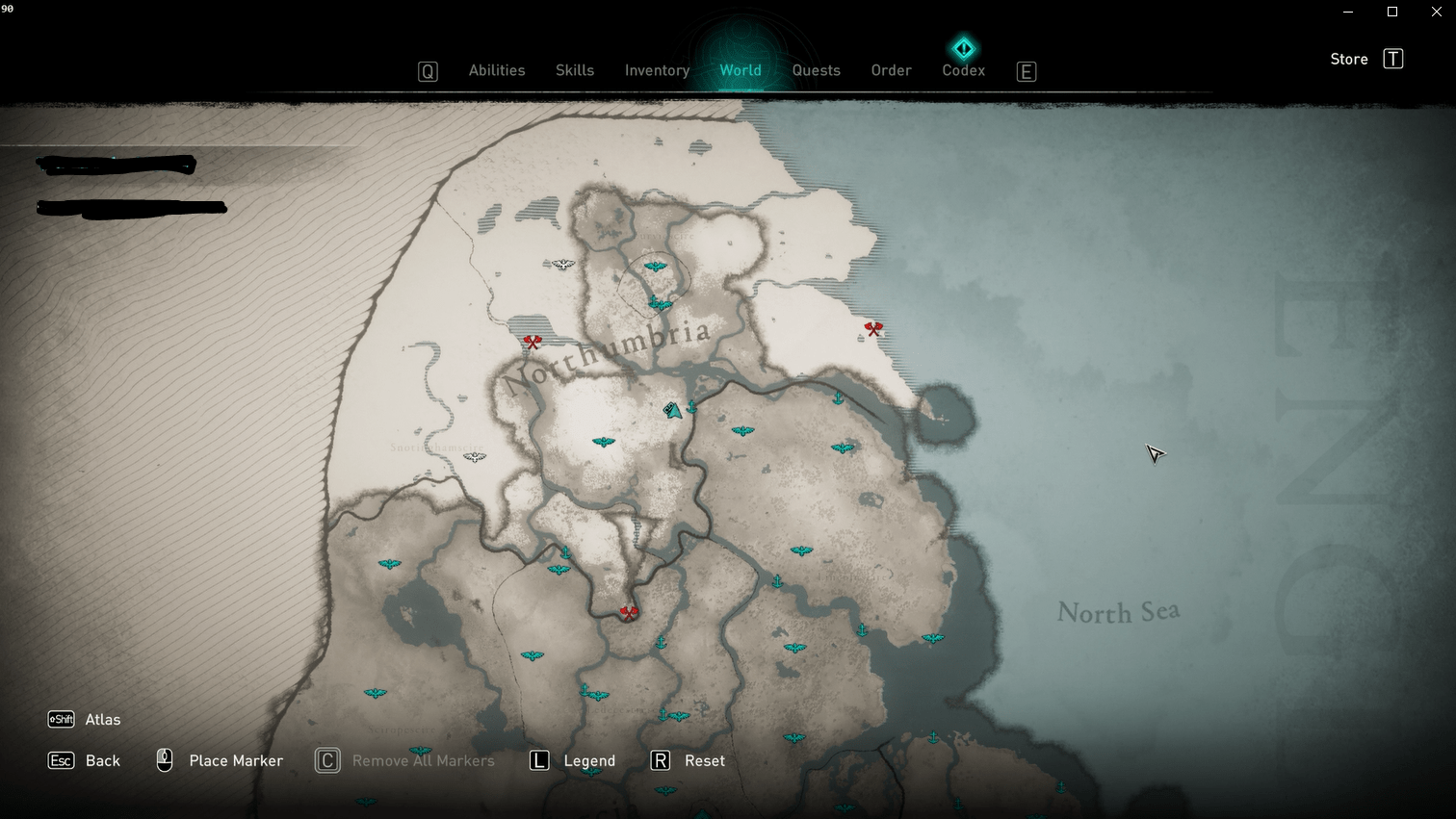Show the map Legend

588,761
